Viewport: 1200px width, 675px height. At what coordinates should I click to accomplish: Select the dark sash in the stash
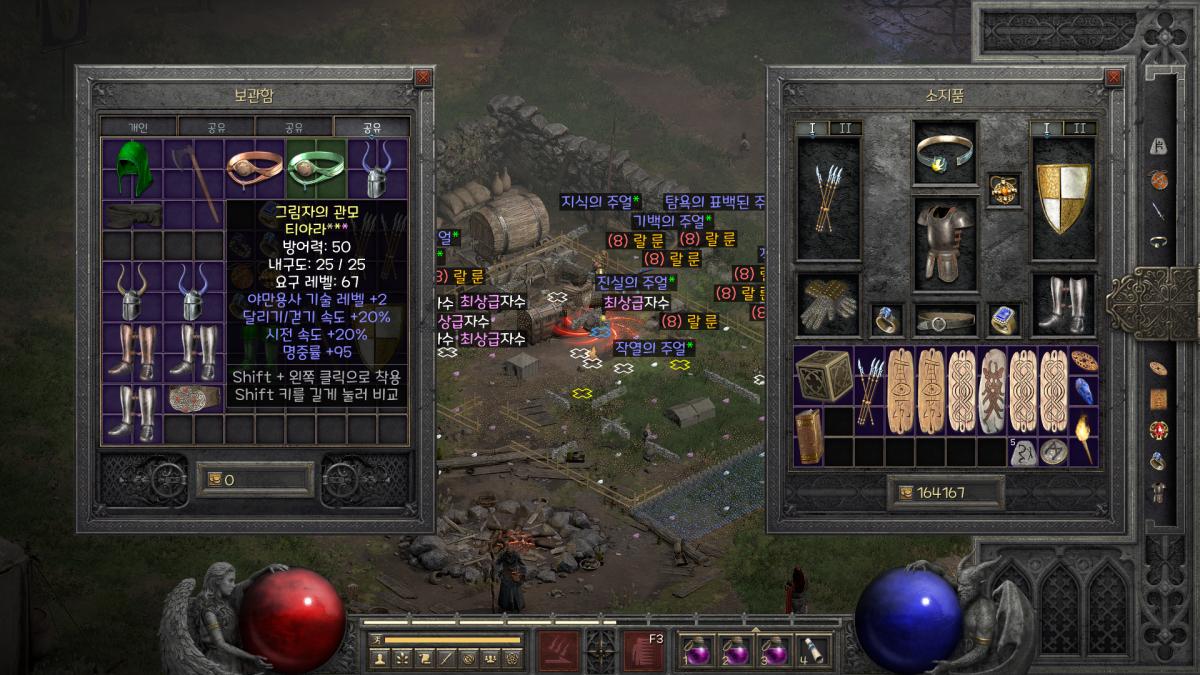[132, 214]
